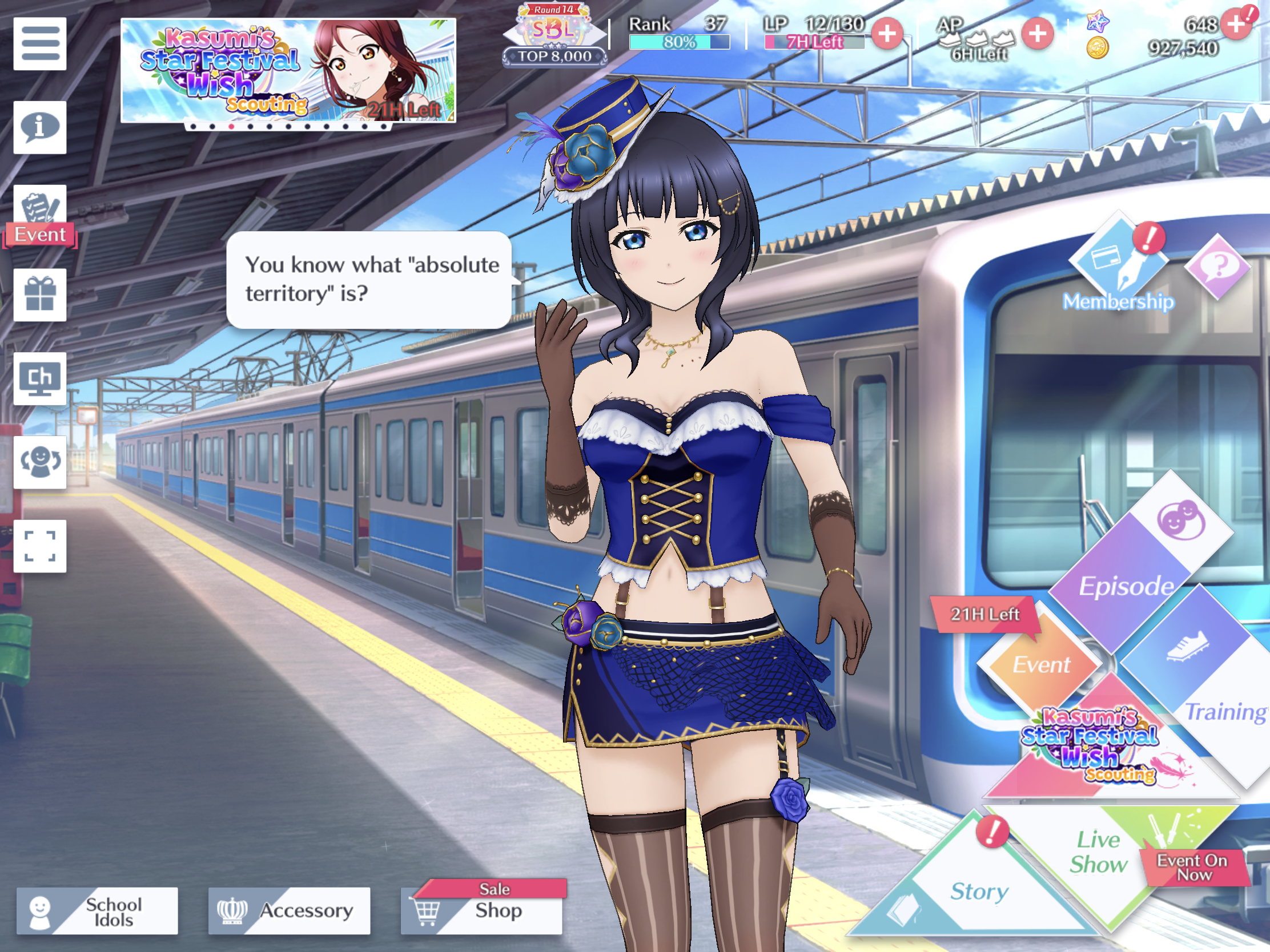Open the hamburger main menu
Screen dimensions: 1270x952
pyautogui.click(x=39, y=43)
